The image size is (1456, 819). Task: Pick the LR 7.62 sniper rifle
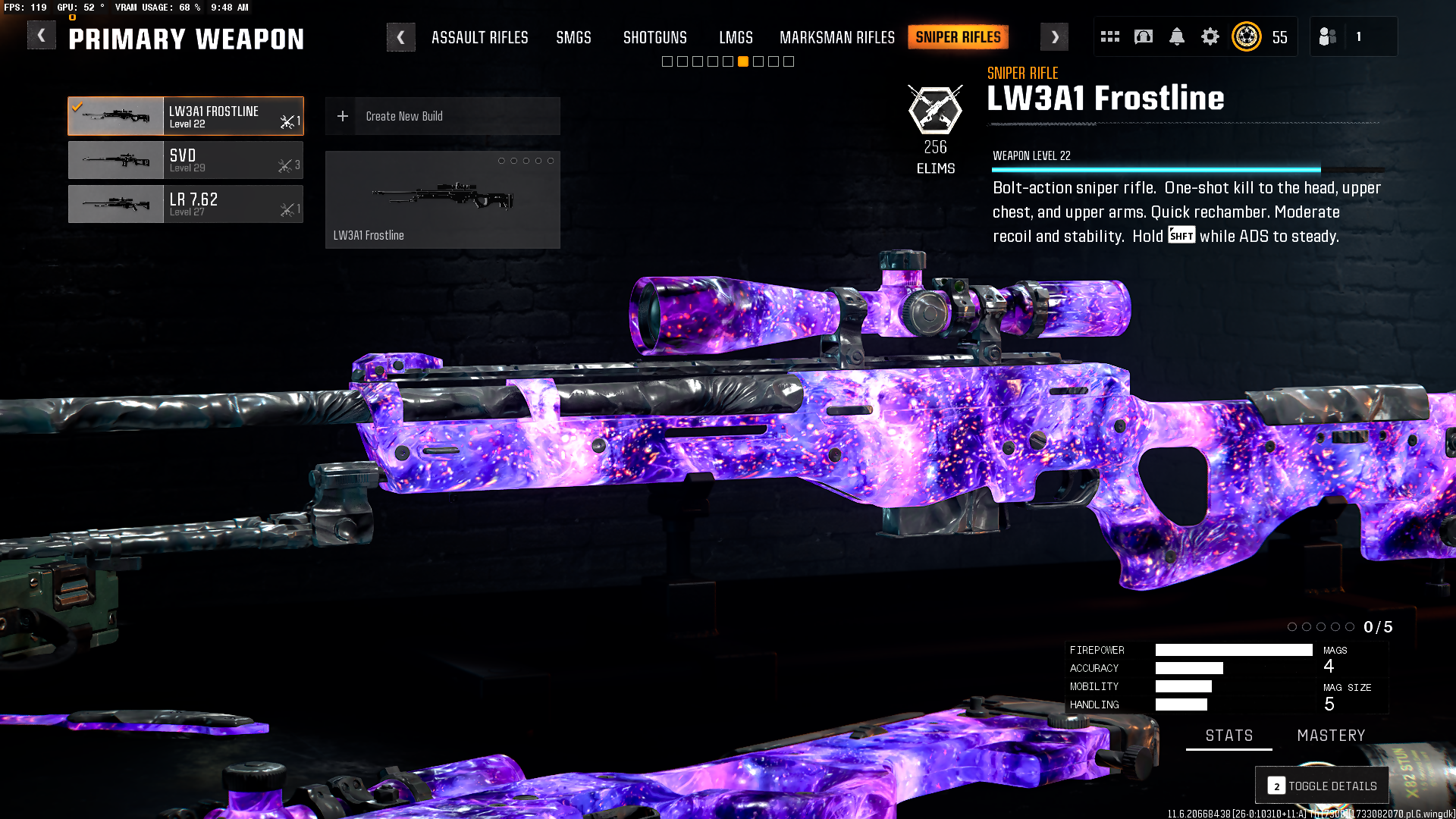[x=186, y=204]
